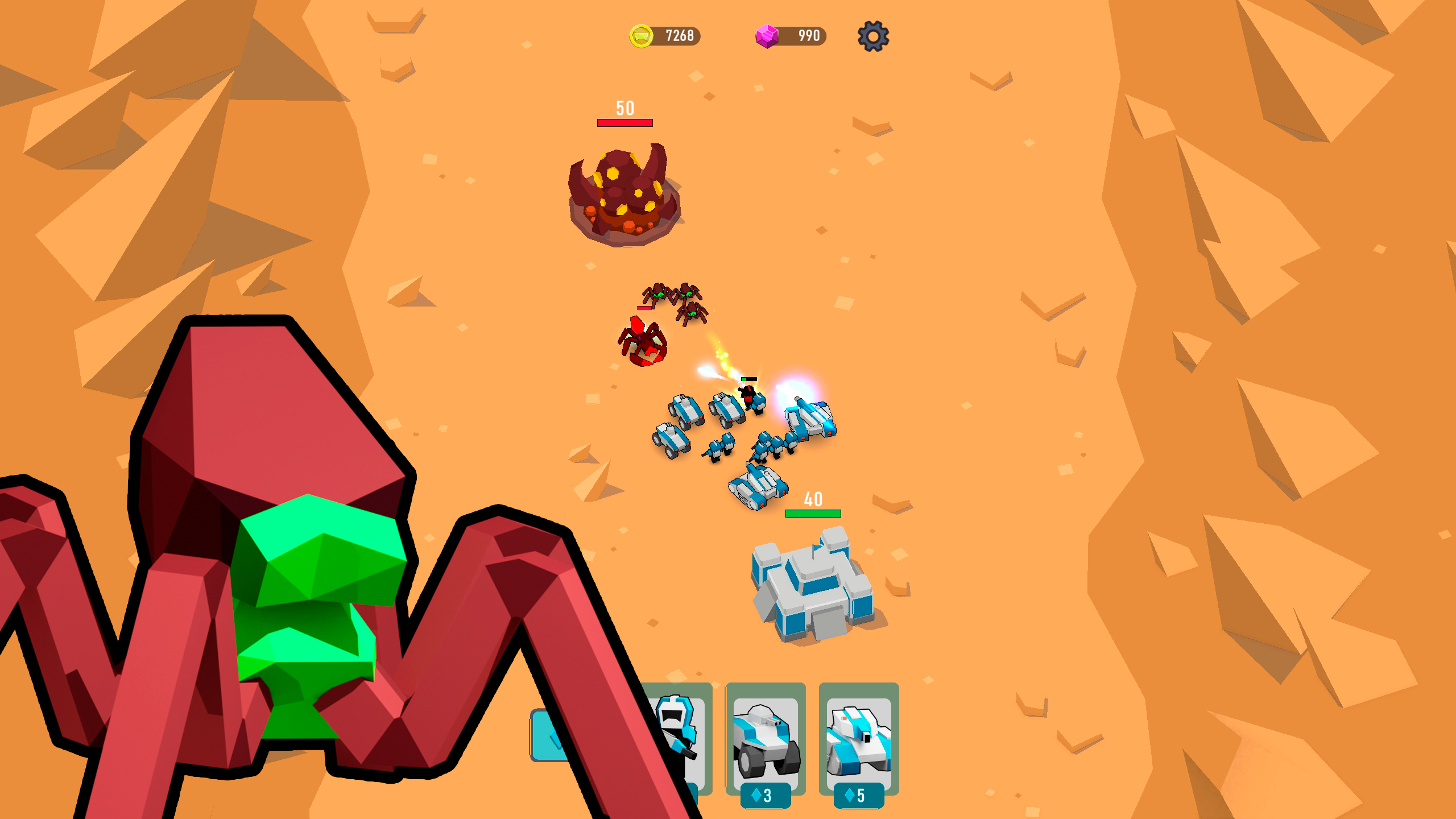Open the settings gear menu
The width and height of the screenshot is (1456, 819).
pyautogui.click(x=875, y=37)
